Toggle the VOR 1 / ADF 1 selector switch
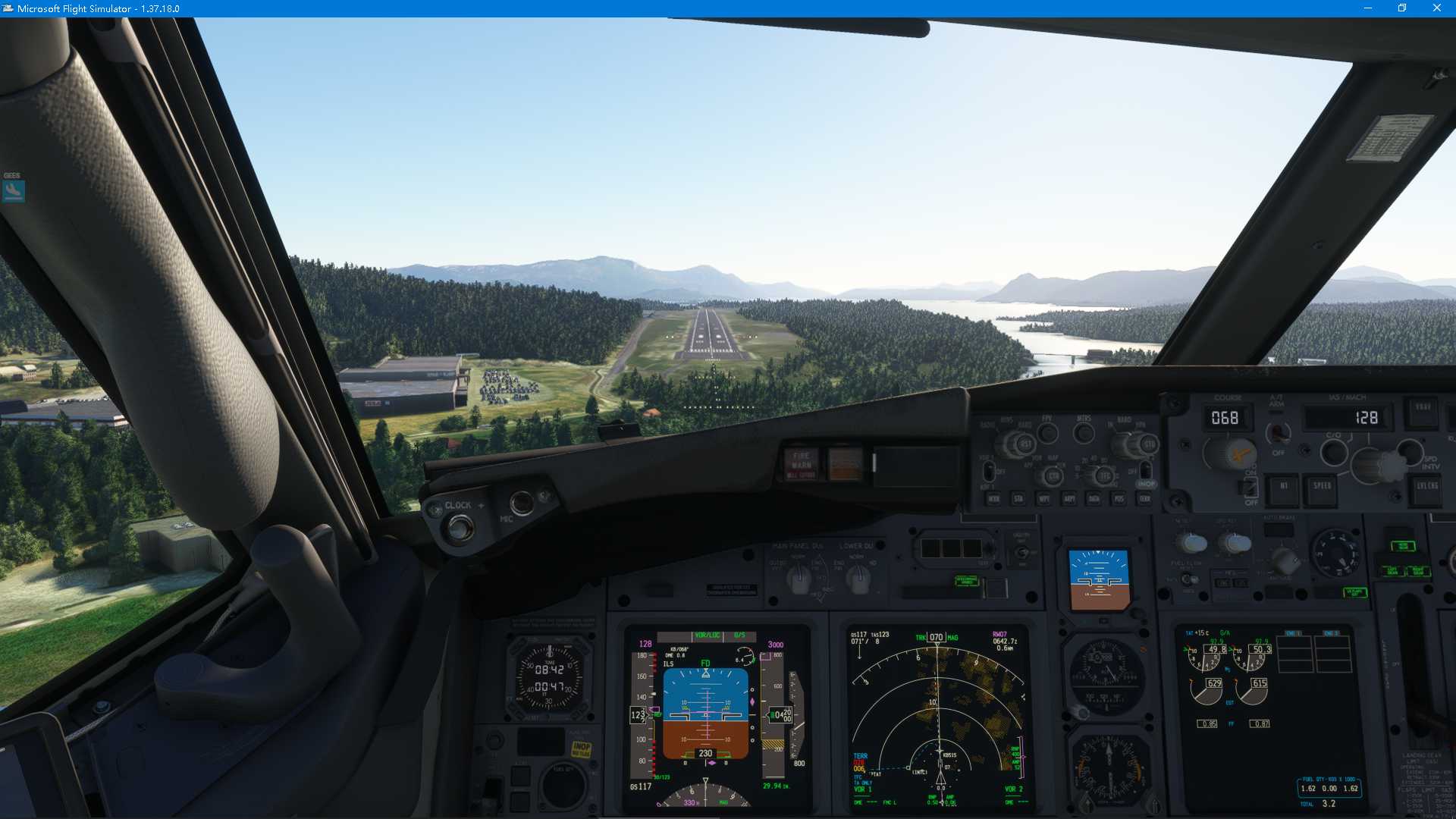Screen dimensions: 1456x819 [989, 471]
